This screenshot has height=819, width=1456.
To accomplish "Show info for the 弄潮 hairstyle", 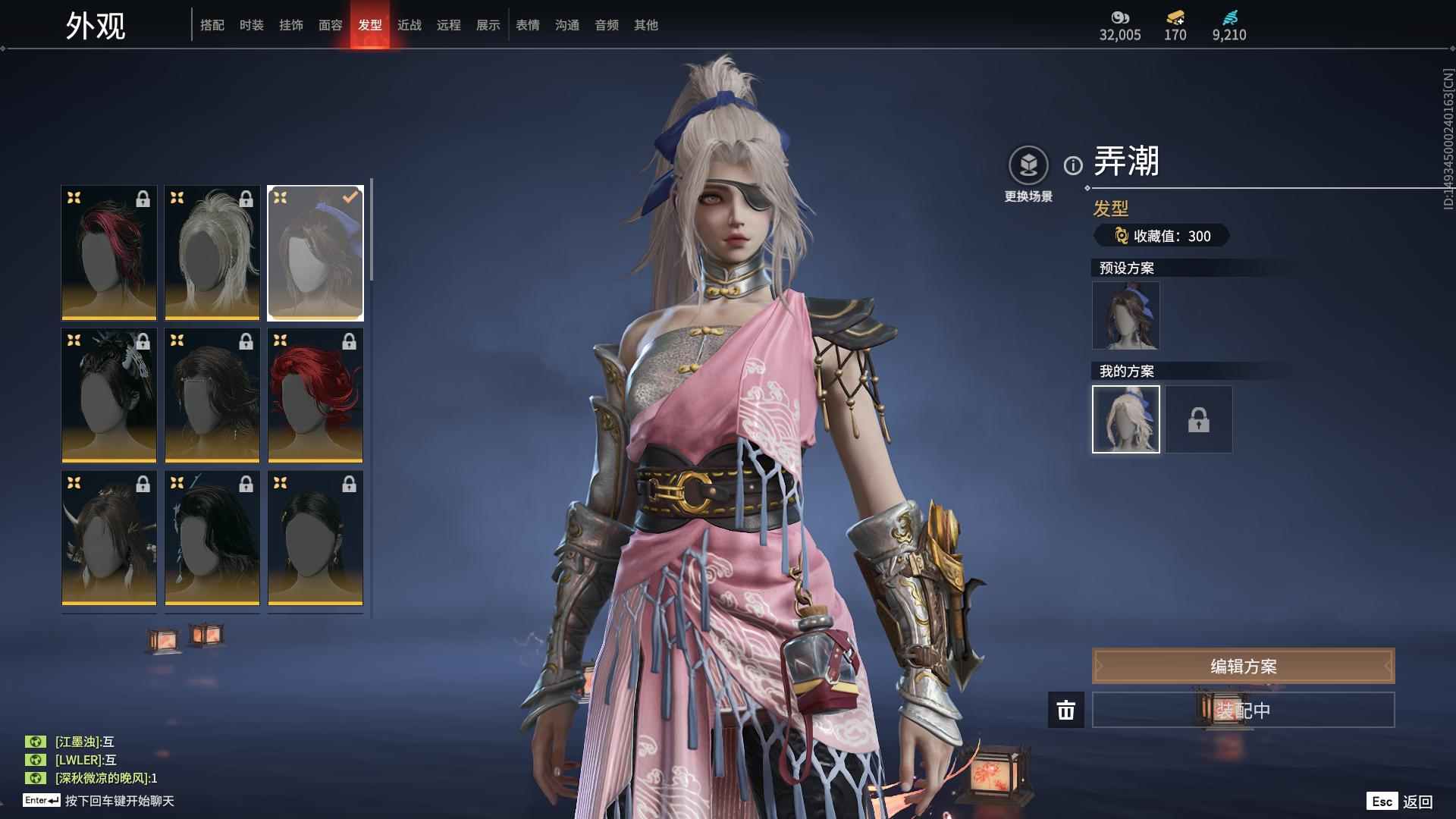I will pyautogui.click(x=1073, y=165).
